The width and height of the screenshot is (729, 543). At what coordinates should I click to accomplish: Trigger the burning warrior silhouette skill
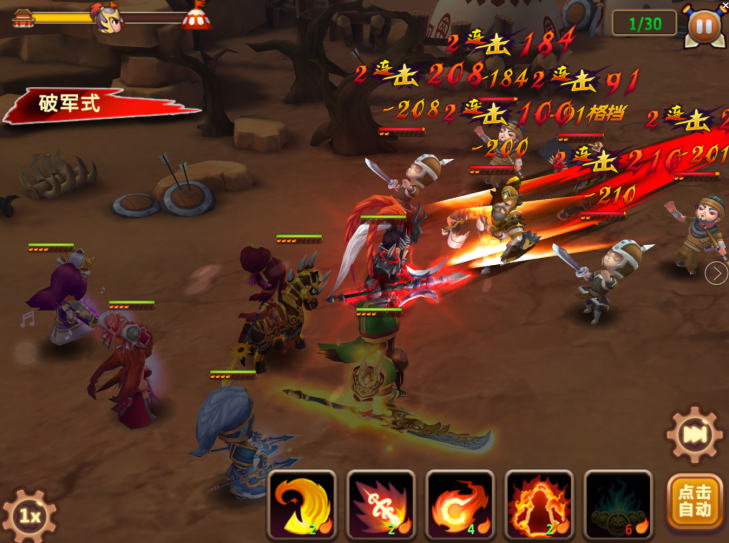pyautogui.click(x=538, y=504)
